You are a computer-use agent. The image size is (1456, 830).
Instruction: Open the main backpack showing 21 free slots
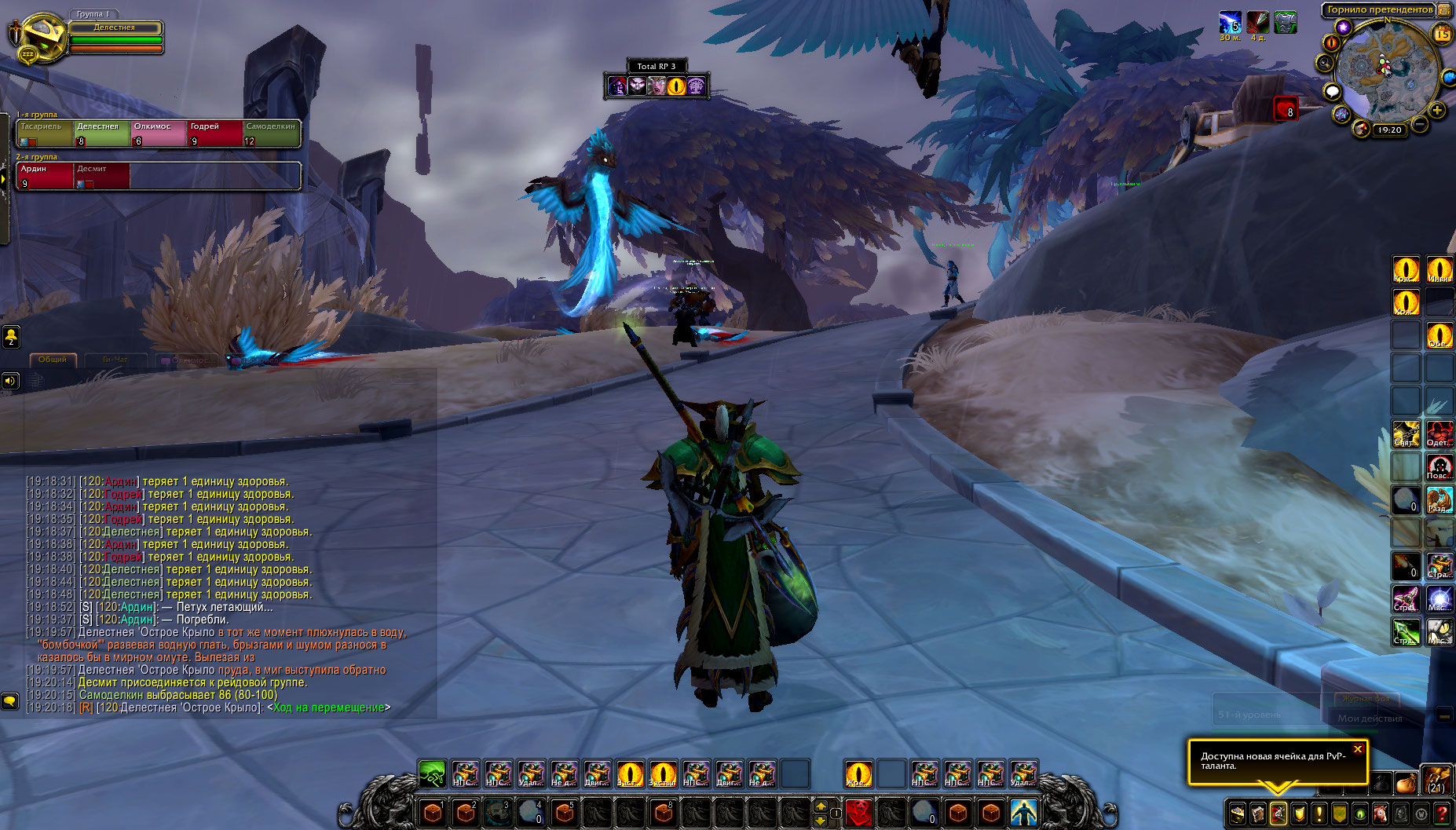click(1436, 782)
